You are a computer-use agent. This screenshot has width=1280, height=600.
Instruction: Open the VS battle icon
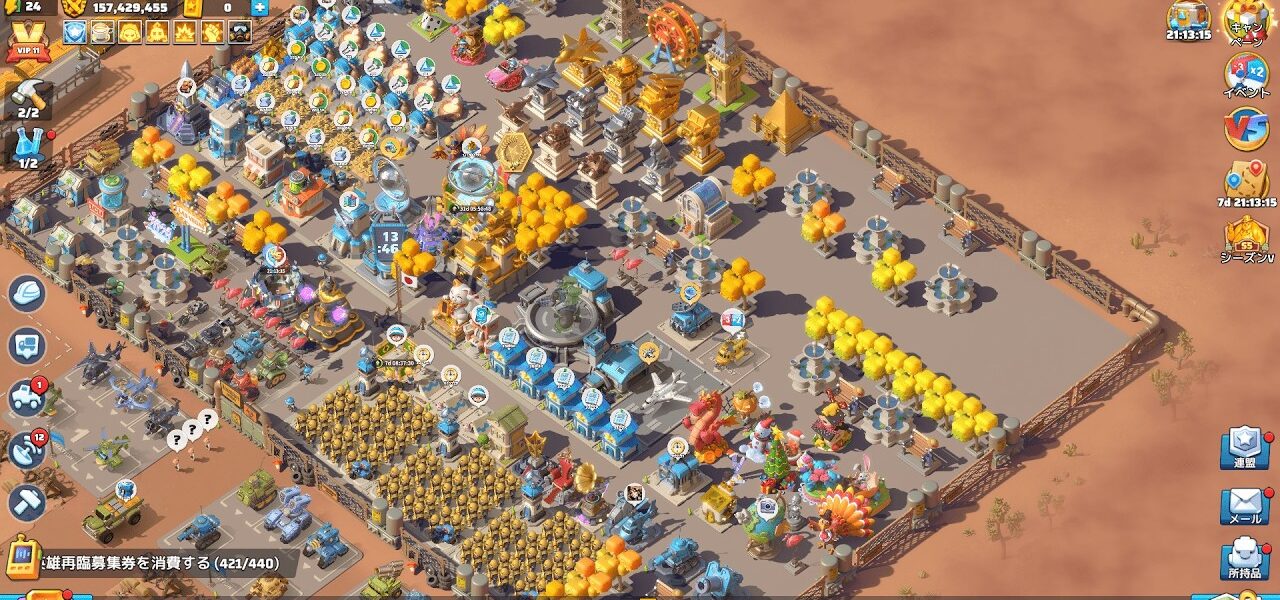coord(1246,129)
